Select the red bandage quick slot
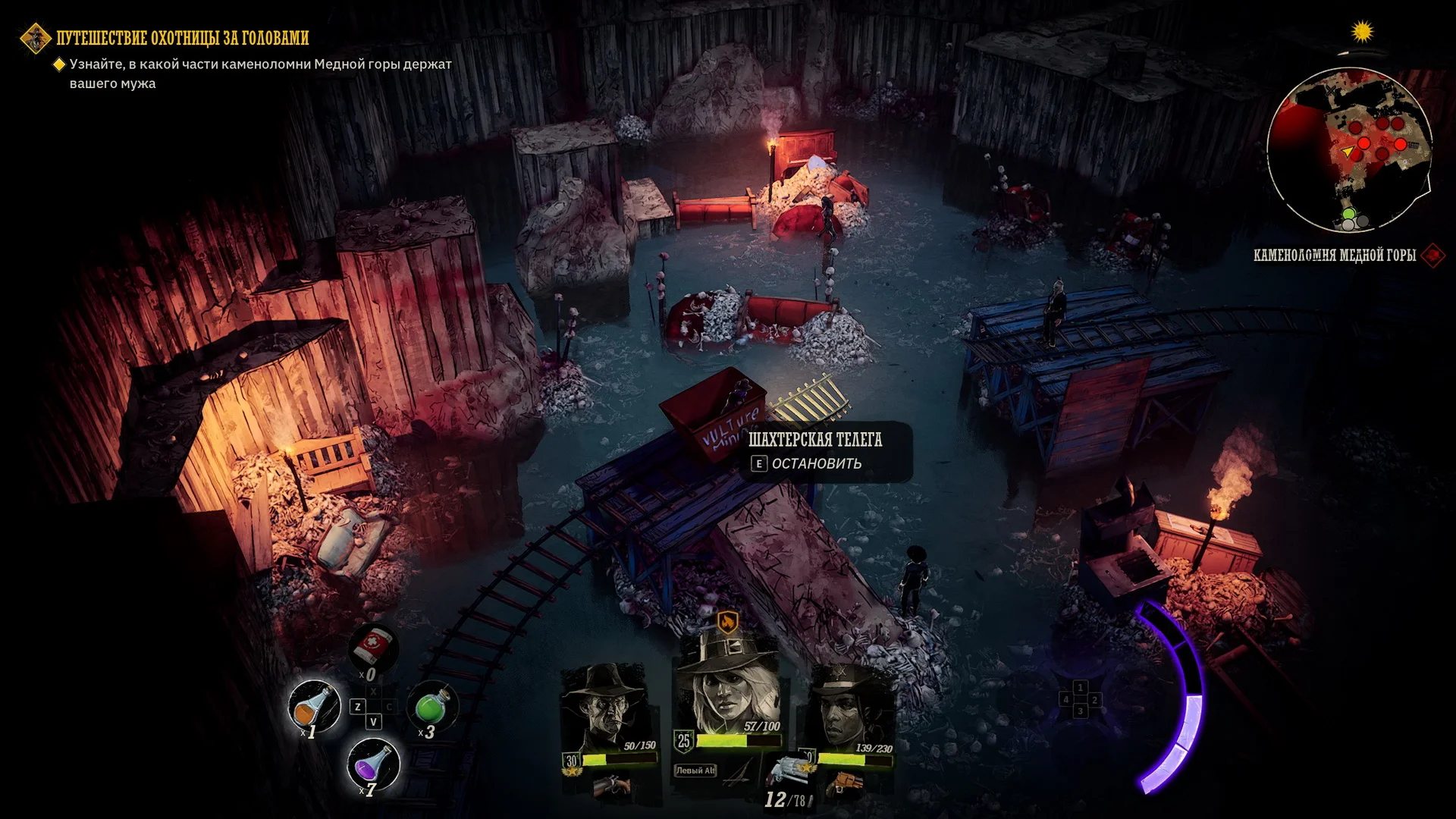Image resolution: width=1456 pixels, height=819 pixels. [x=373, y=646]
